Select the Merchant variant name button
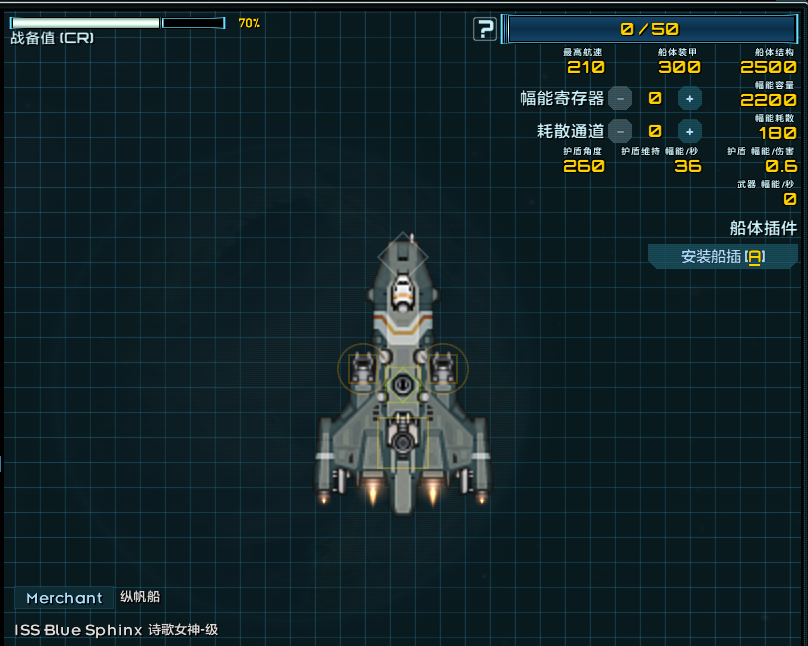Screen dimensions: 808x646 pos(64,598)
